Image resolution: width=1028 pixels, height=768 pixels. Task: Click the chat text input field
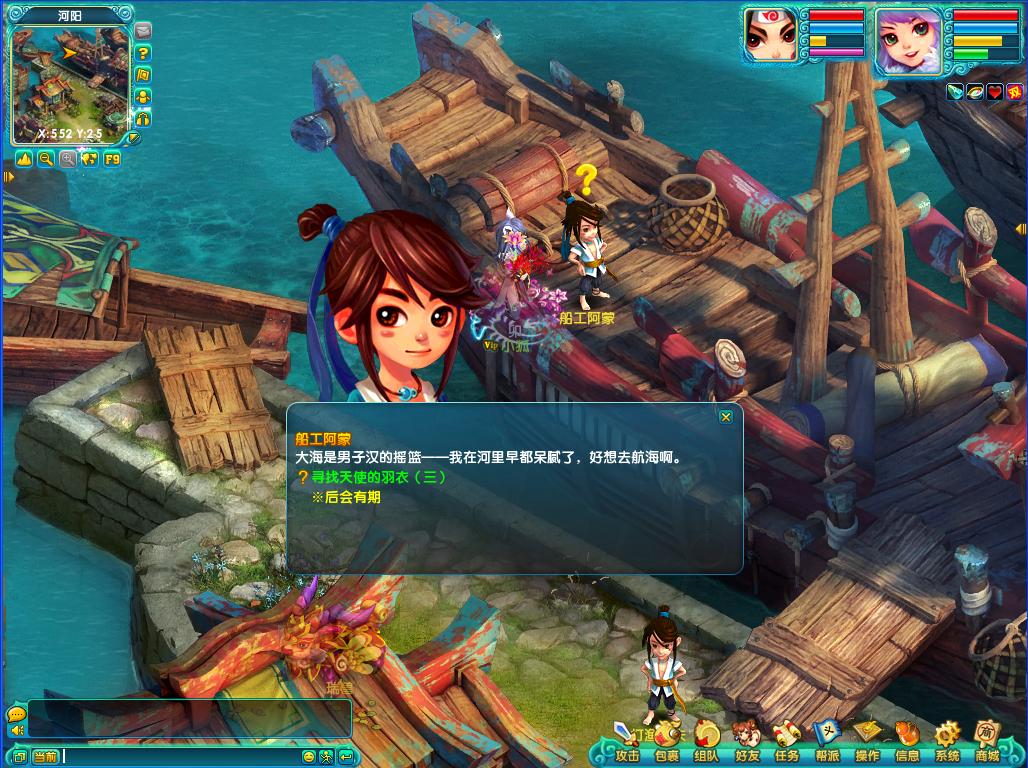coord(180,756)
